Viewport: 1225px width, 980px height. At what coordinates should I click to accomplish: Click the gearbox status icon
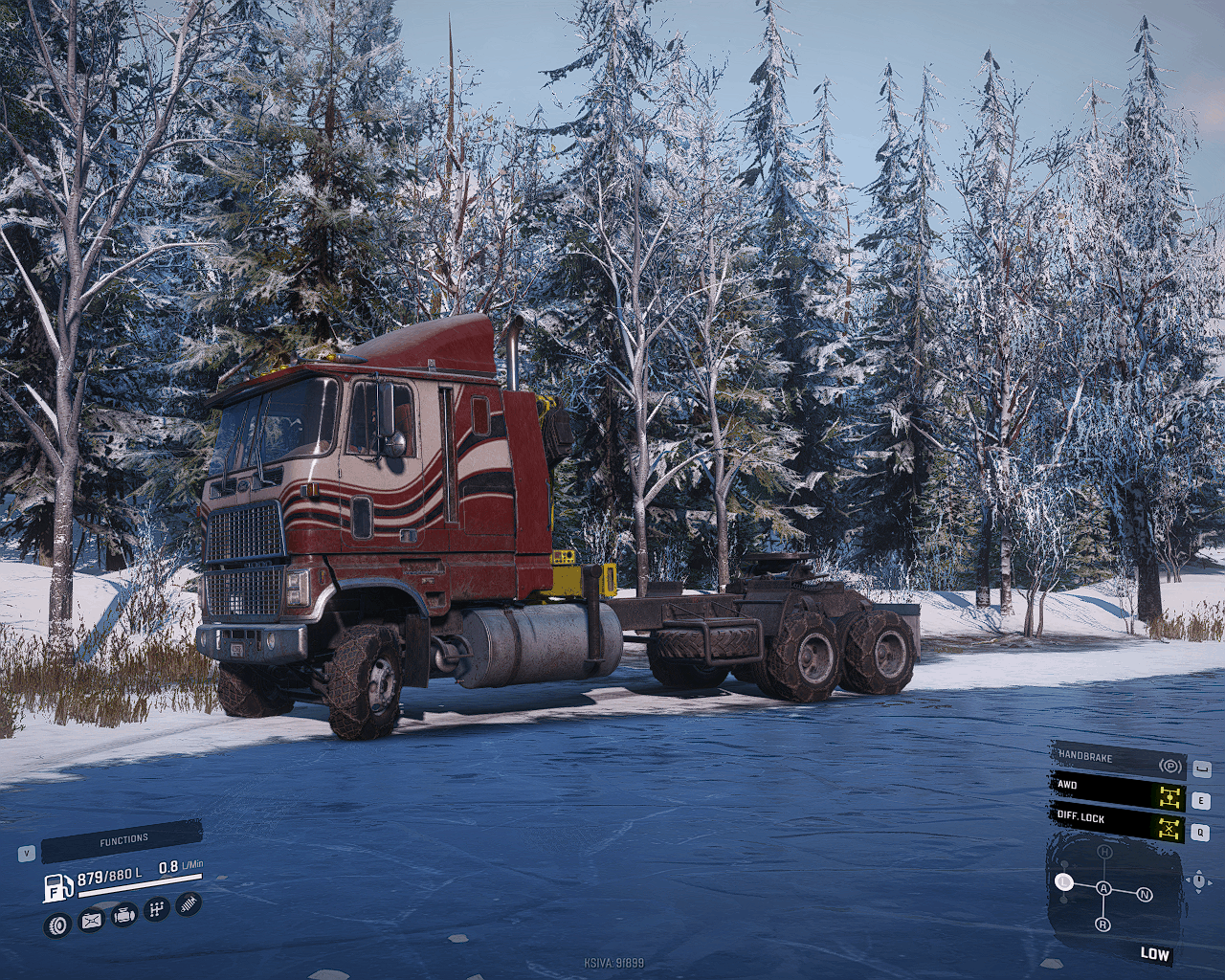(x=157, y=909)
